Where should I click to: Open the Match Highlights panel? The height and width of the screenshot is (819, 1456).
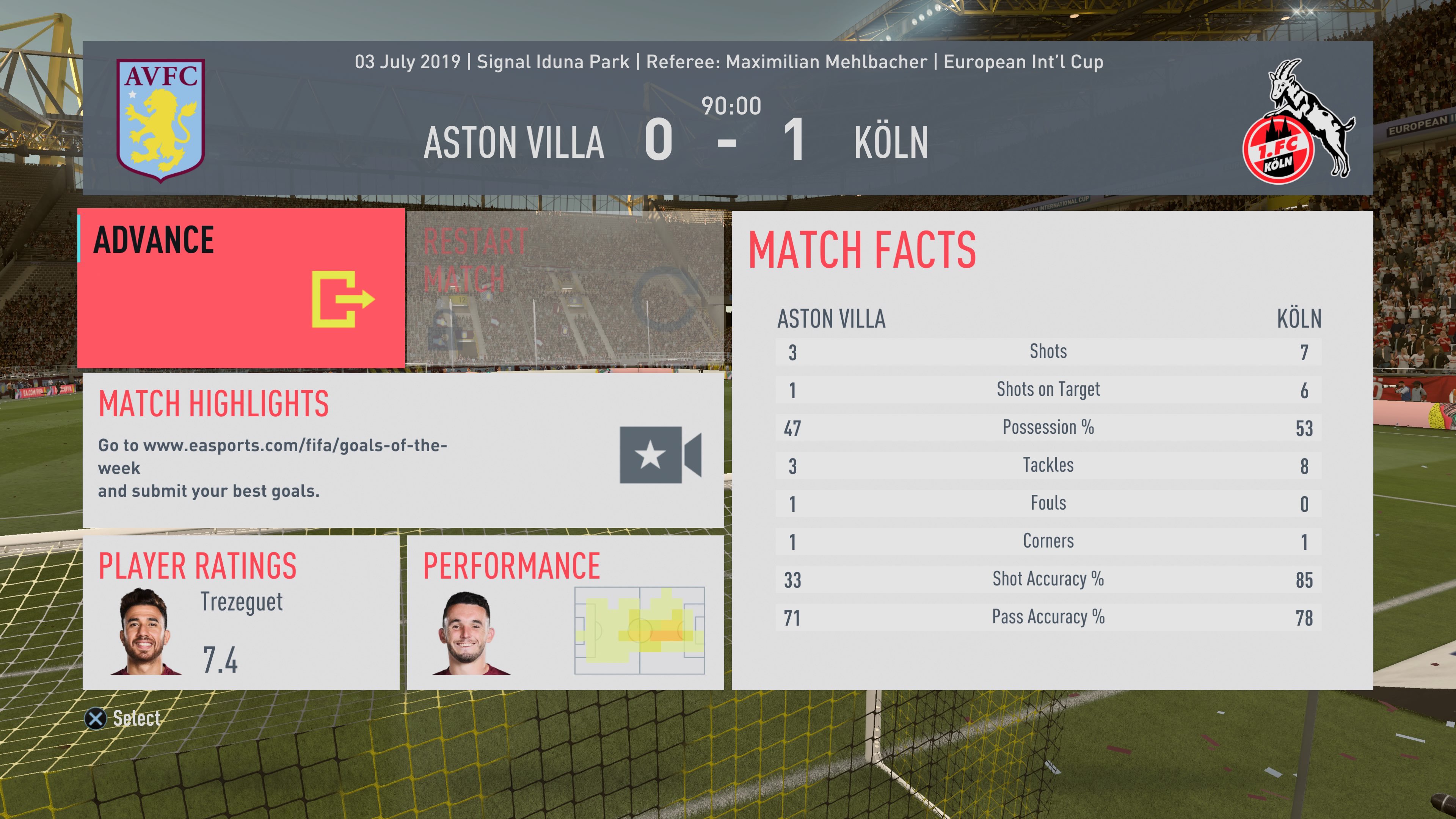click(403, 450)
